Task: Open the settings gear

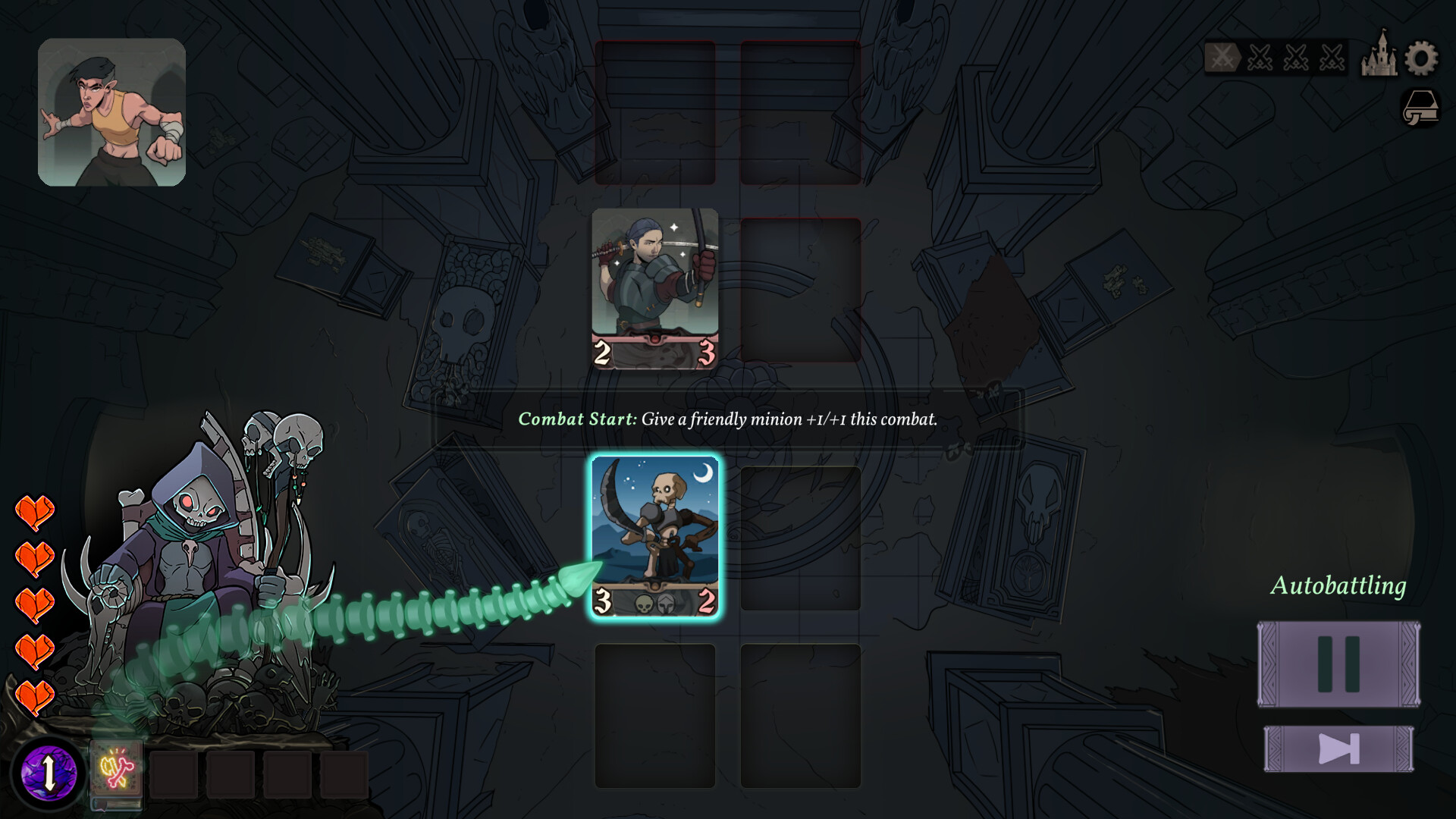Action: tap(1421, 58)
